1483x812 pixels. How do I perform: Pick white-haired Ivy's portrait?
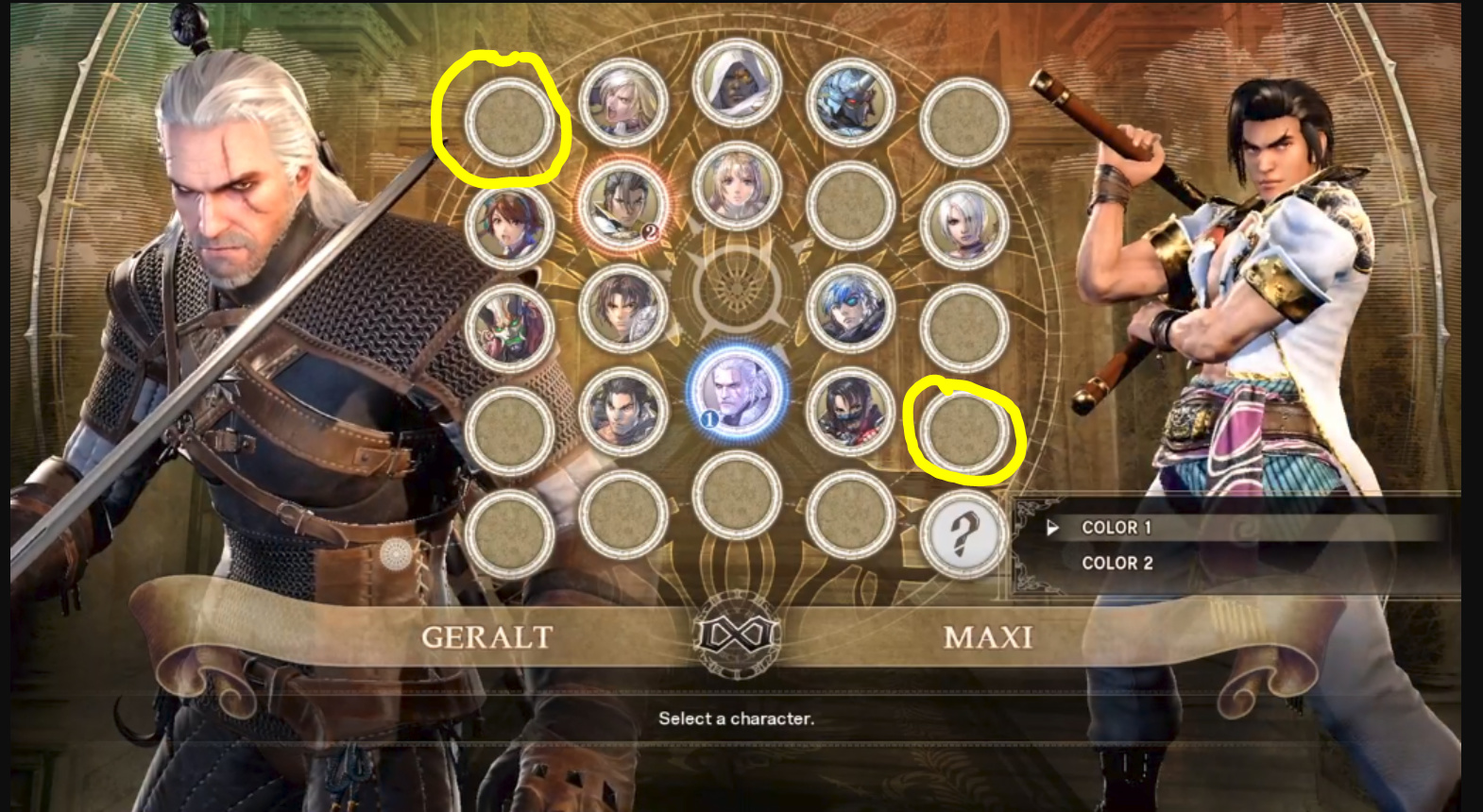963,225
